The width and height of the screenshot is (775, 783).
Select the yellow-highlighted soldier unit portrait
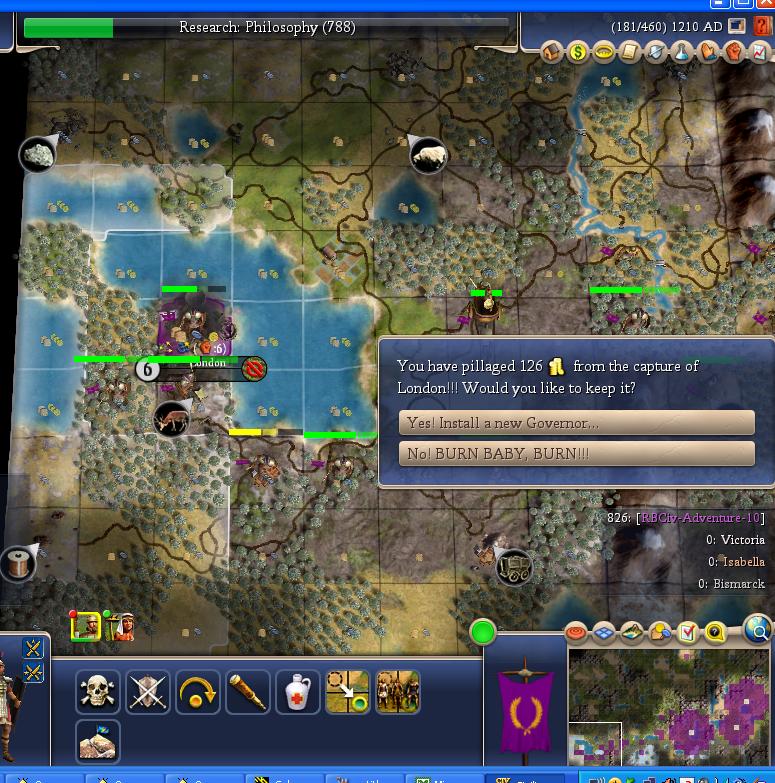86,626
